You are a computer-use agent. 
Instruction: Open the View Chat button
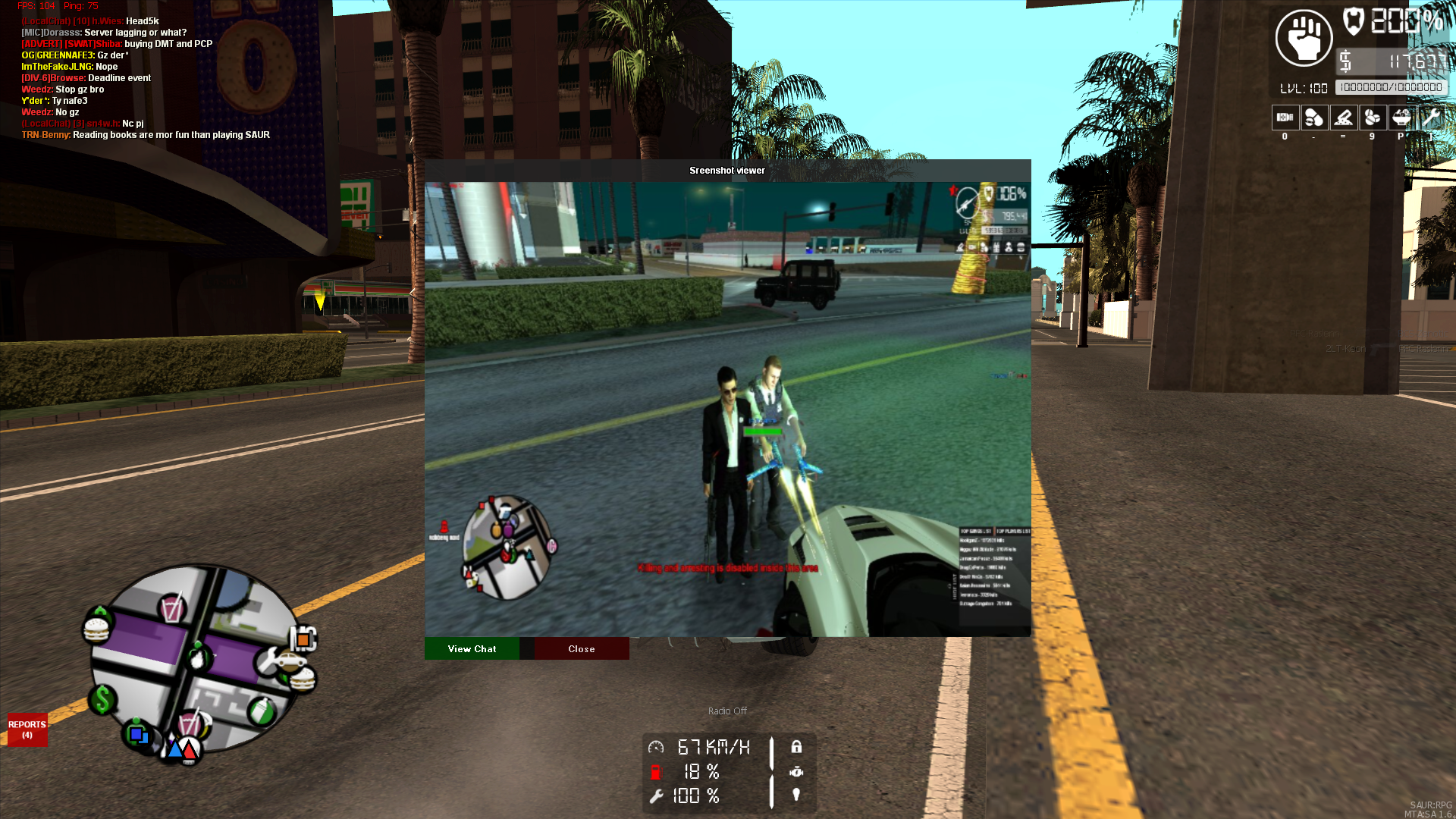click(x=472, y=649)
